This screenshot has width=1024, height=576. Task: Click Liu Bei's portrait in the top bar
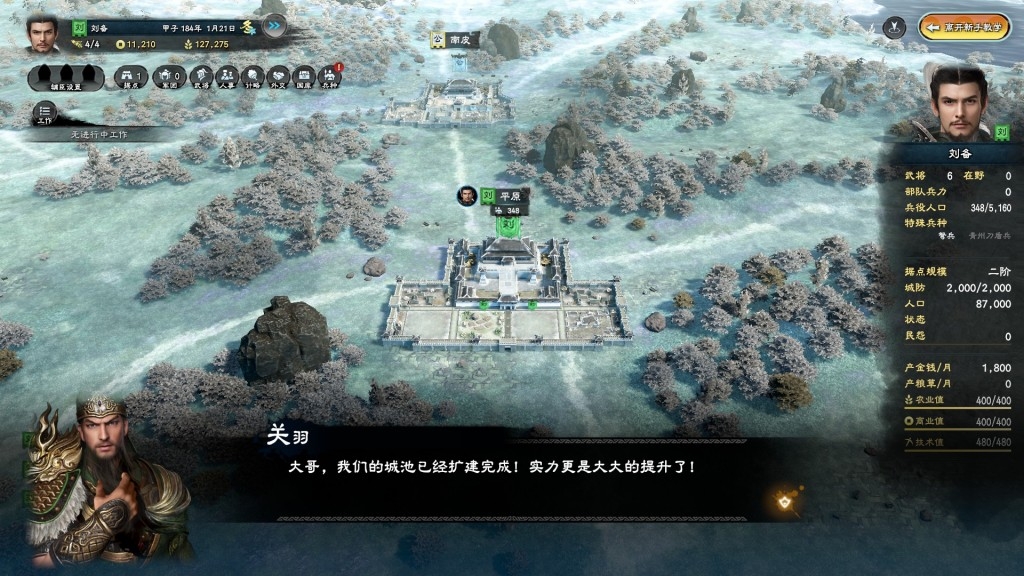click(x=42, y=31)
